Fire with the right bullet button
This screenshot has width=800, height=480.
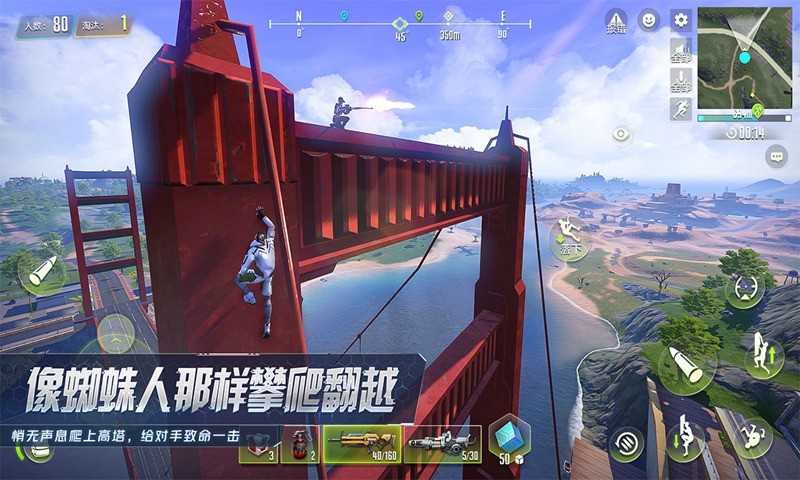686,366
